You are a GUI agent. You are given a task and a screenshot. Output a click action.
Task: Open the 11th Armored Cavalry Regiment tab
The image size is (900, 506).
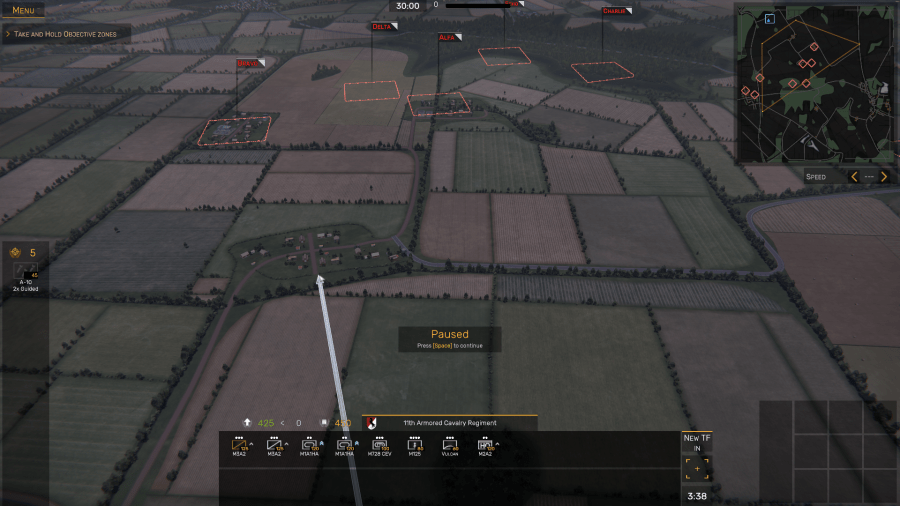450,423
